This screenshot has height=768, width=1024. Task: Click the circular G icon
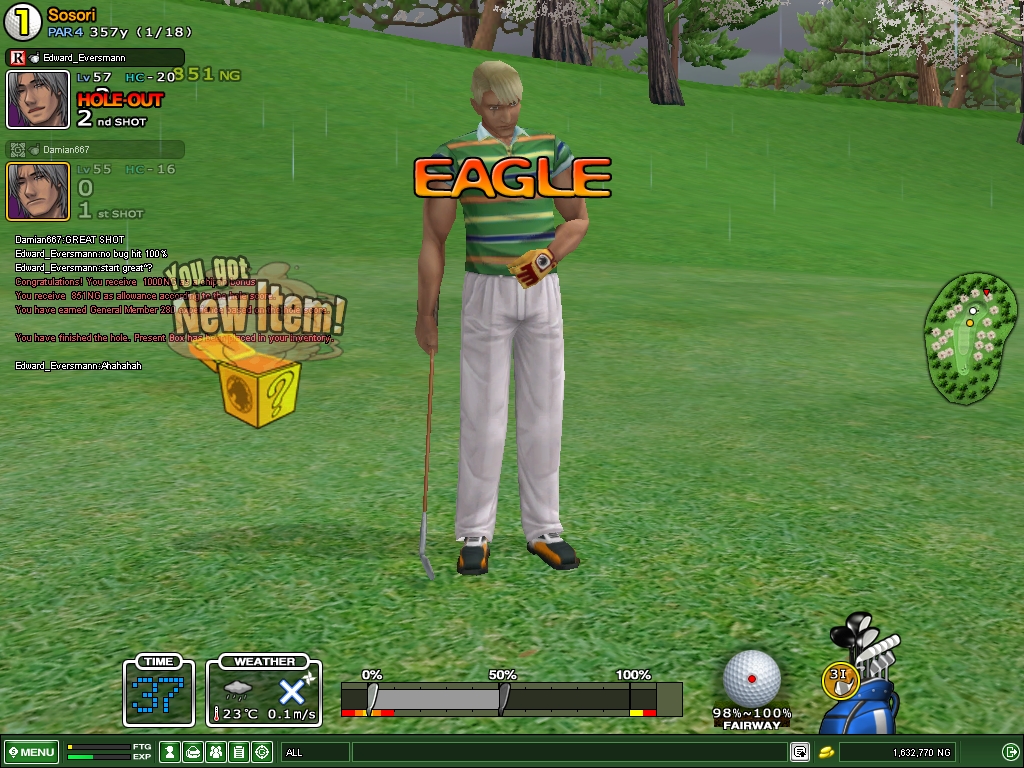262,752
